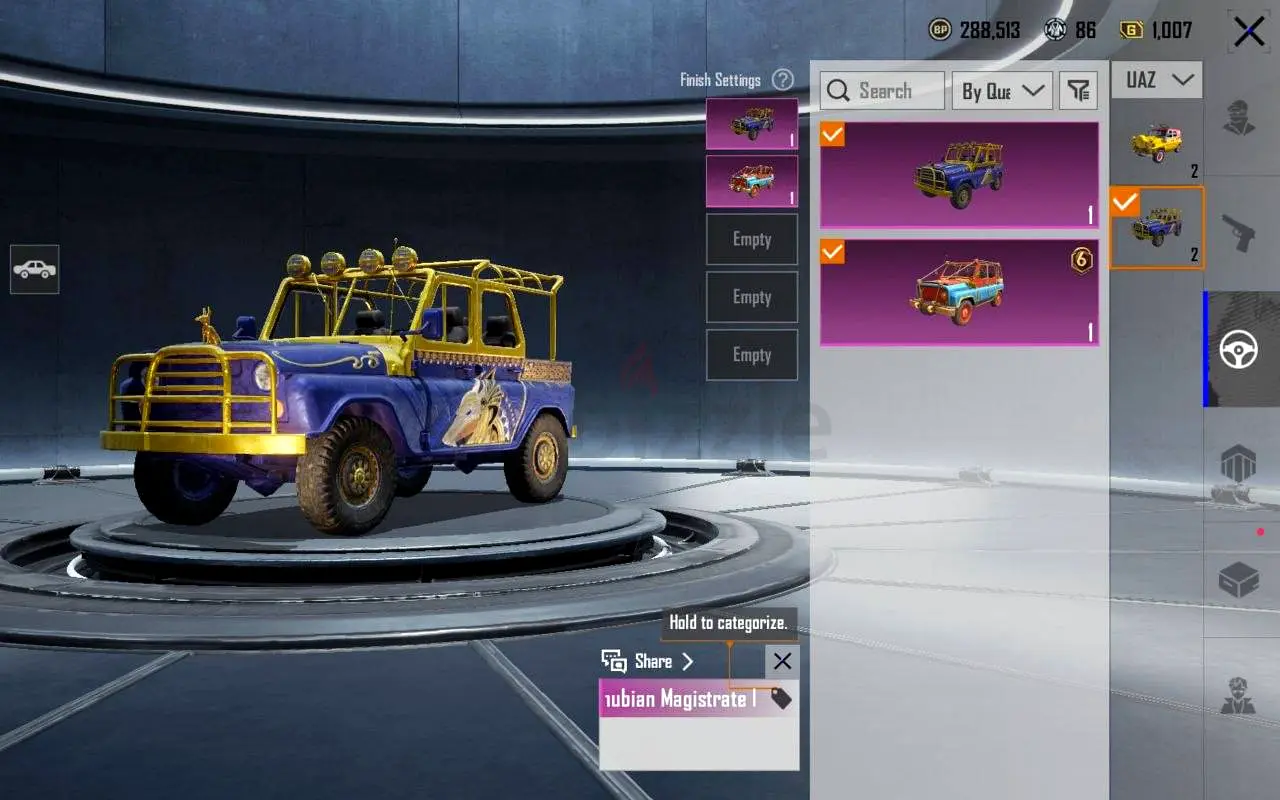Open the filter funnel options
The height and width of the screenshot is (800, 1280).
coord(1078,91)
